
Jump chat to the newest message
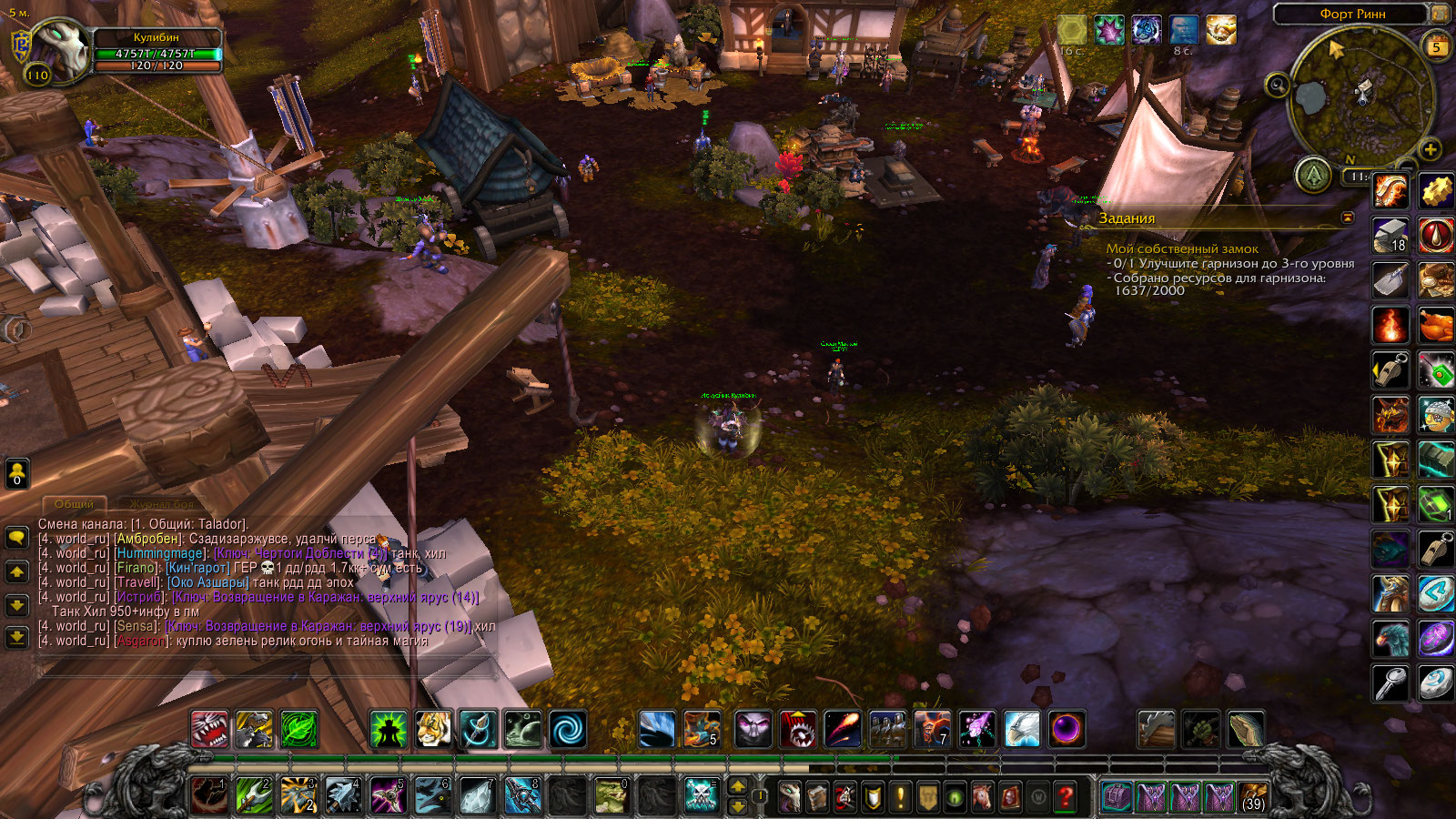(16, 637)
